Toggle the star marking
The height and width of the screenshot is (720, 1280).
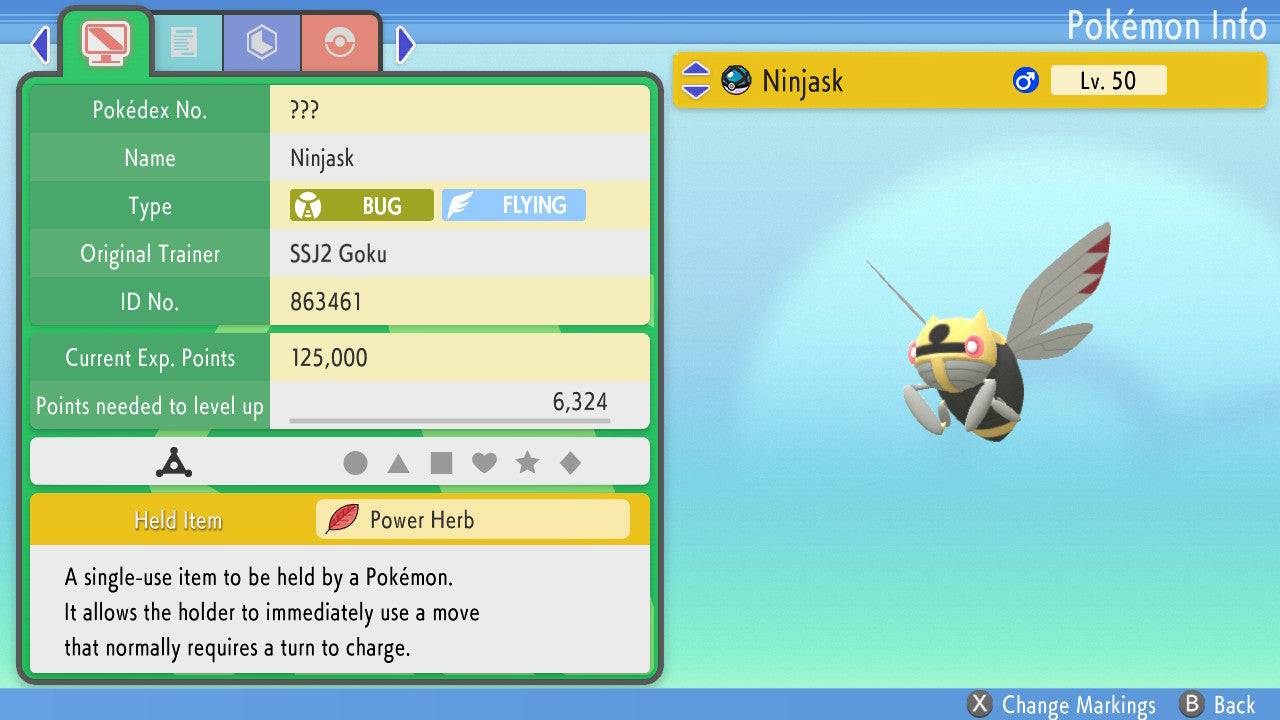(527, 463)
